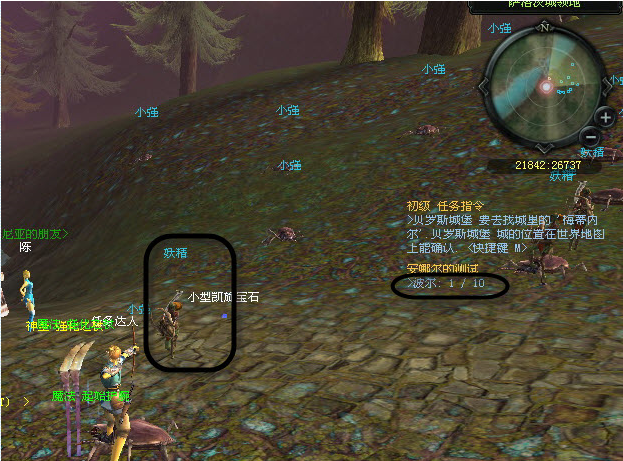Click the zone name banner above minimap
Image resolution: width=623 pixels, height=461 pixels.
(546, 6)
